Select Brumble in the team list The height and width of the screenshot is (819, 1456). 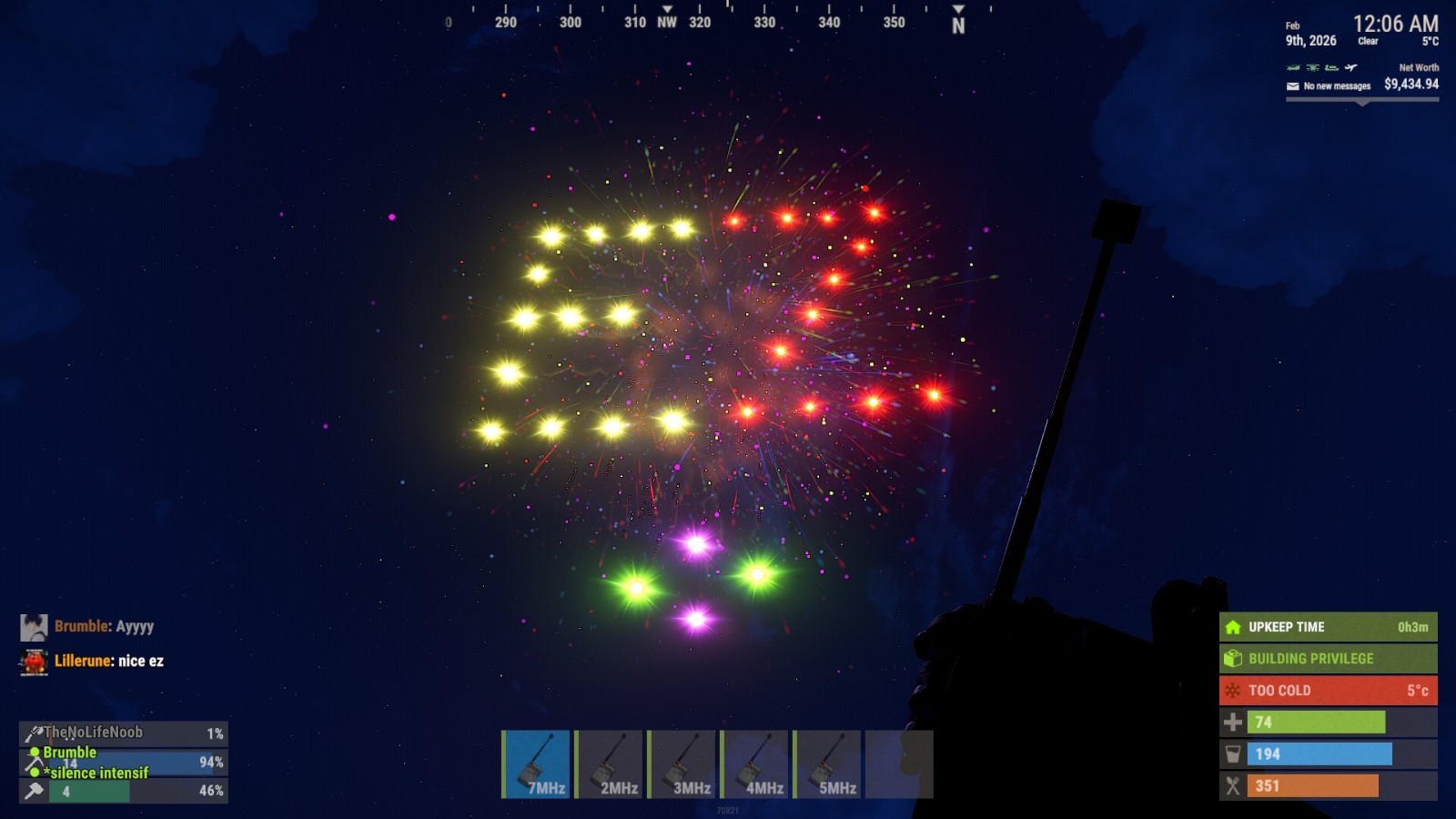70,753
